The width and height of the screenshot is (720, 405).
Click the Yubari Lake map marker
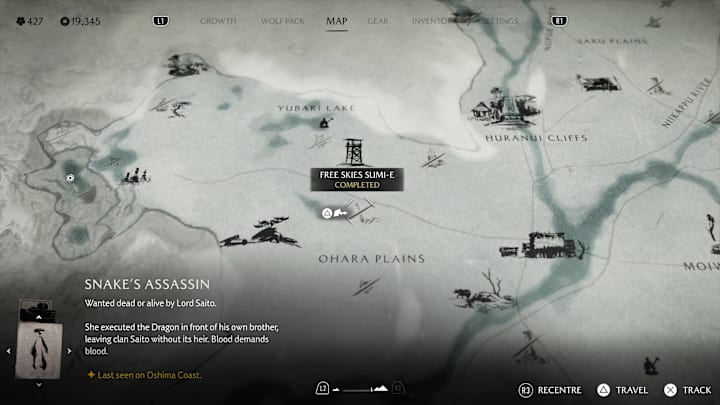[x=325, y=123]
